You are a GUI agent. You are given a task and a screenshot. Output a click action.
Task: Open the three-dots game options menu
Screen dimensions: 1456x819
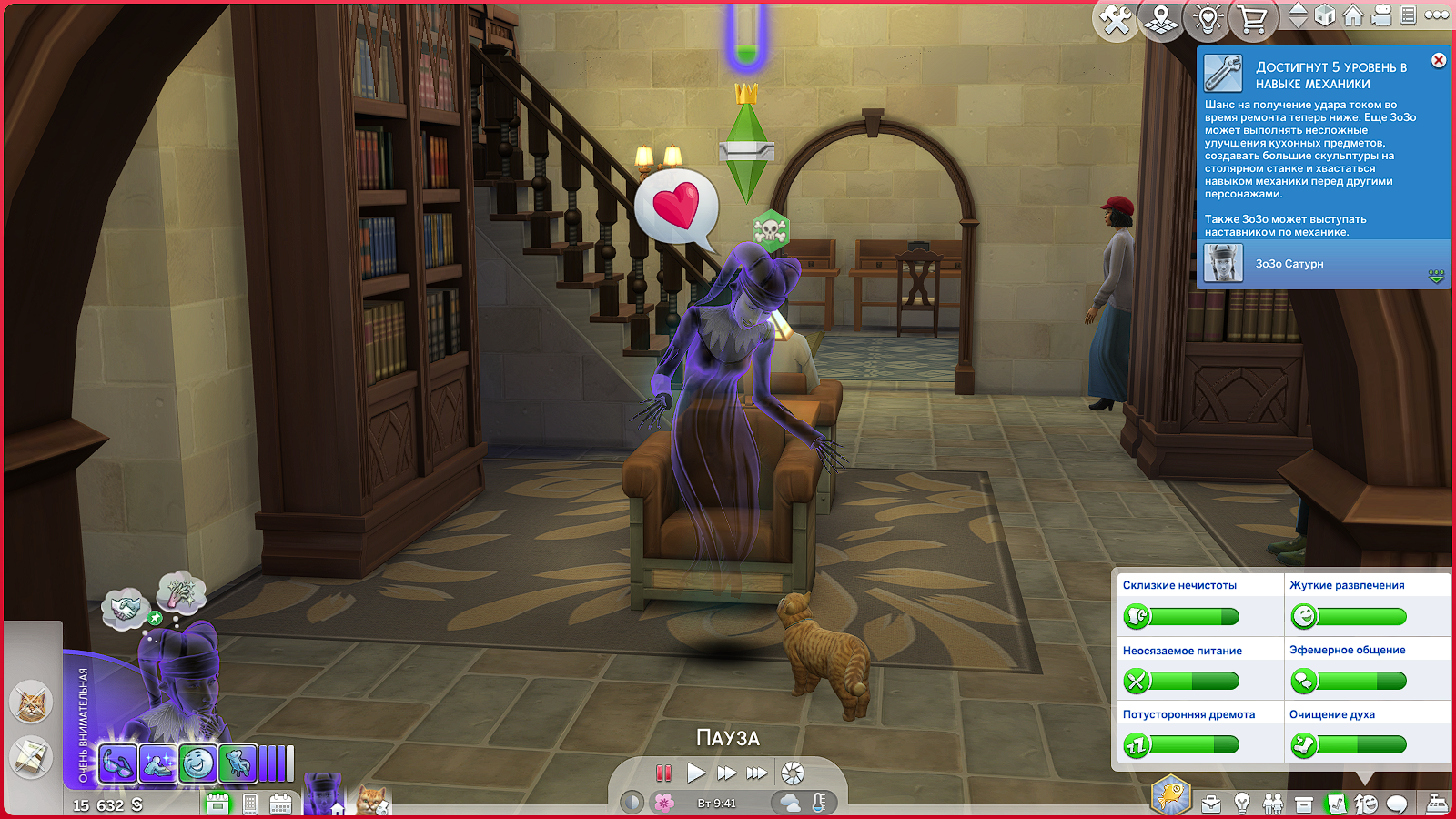[1437, 15]
